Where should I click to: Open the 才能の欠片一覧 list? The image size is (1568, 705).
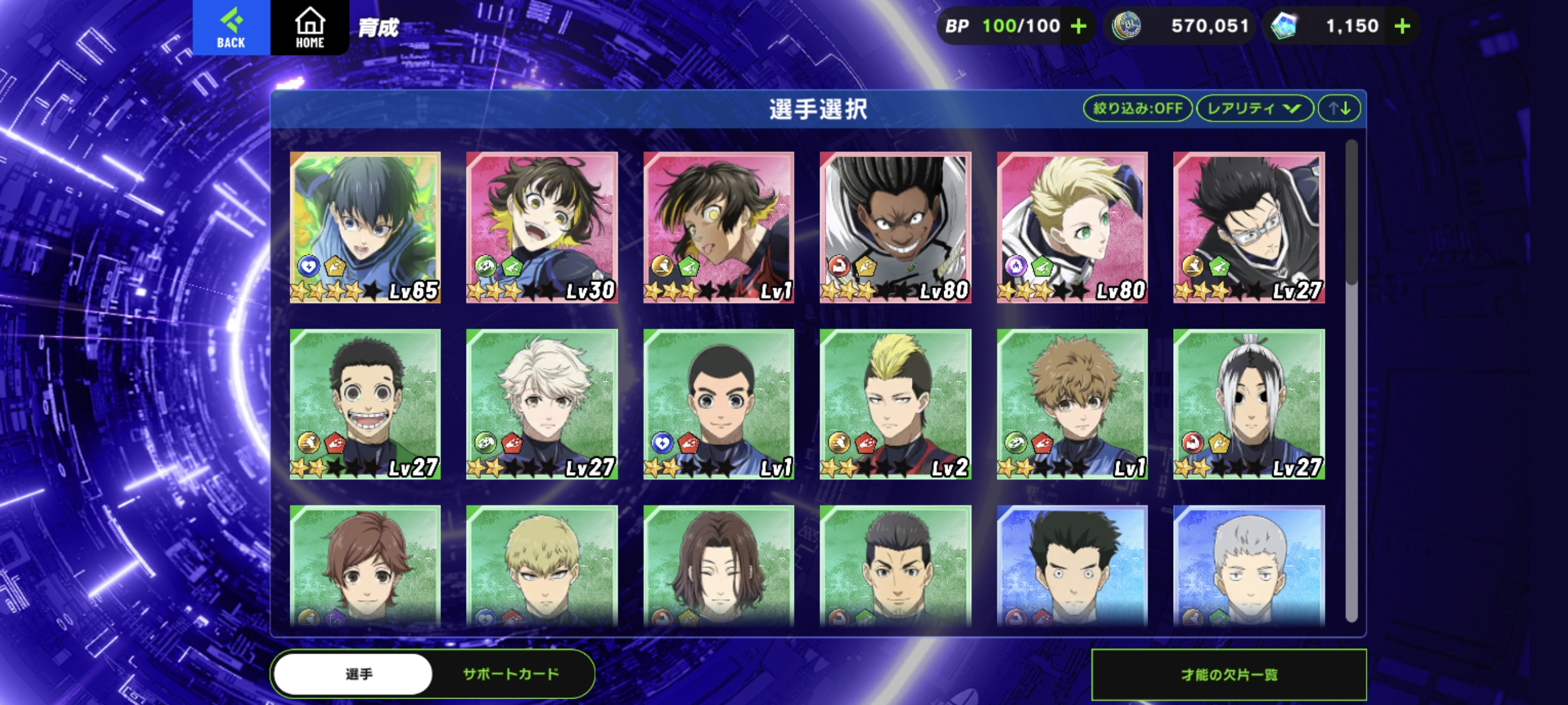coord(1229,674)
